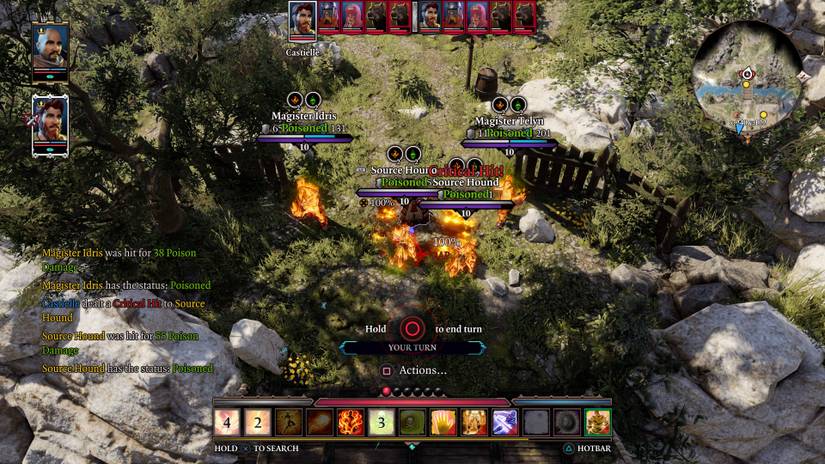Activate the green round shield skill
This screenshot has width=825, height=464.
(412, 422)
